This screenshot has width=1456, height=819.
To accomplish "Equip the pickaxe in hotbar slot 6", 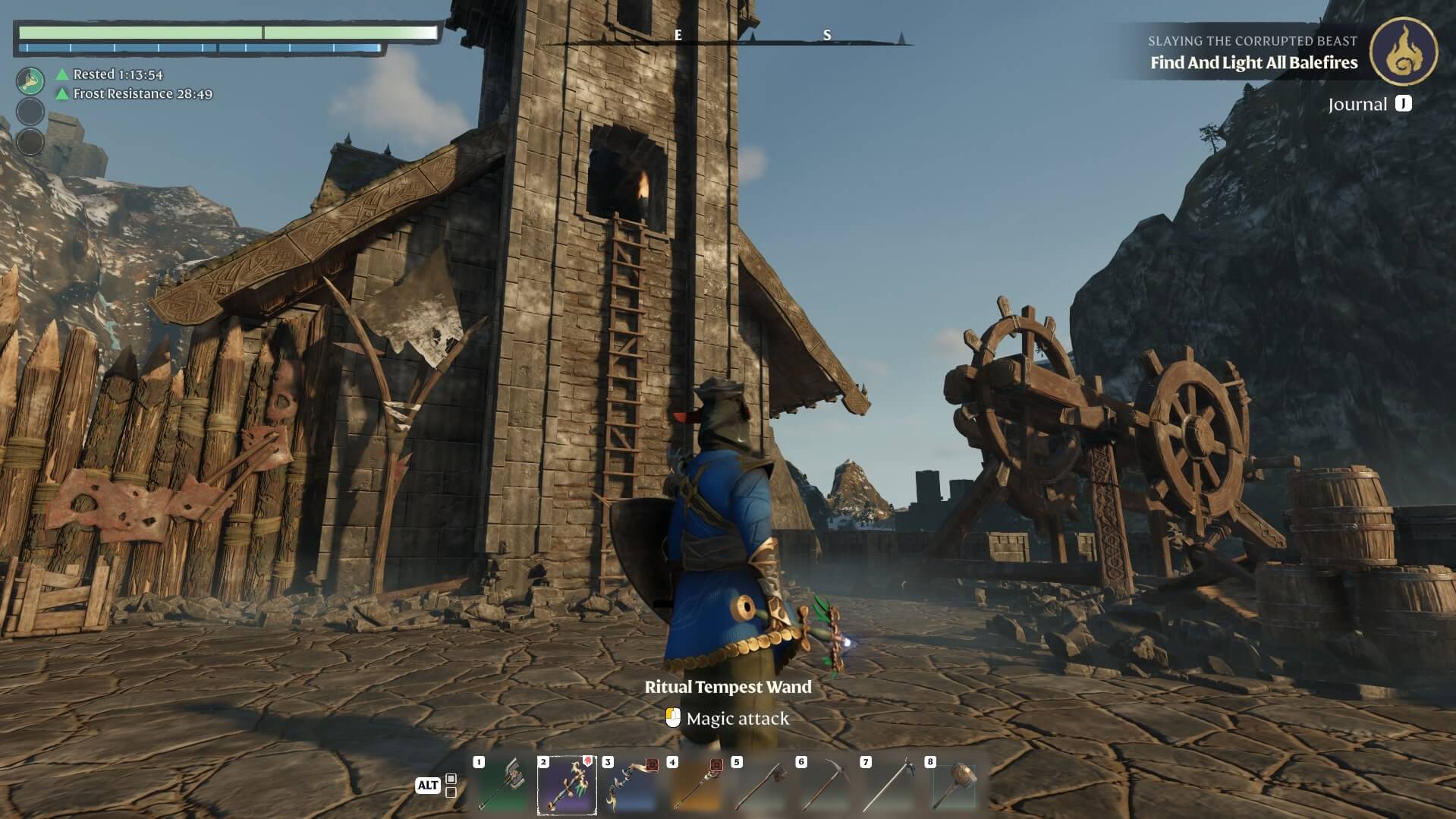I will click(x=825, y=785).
